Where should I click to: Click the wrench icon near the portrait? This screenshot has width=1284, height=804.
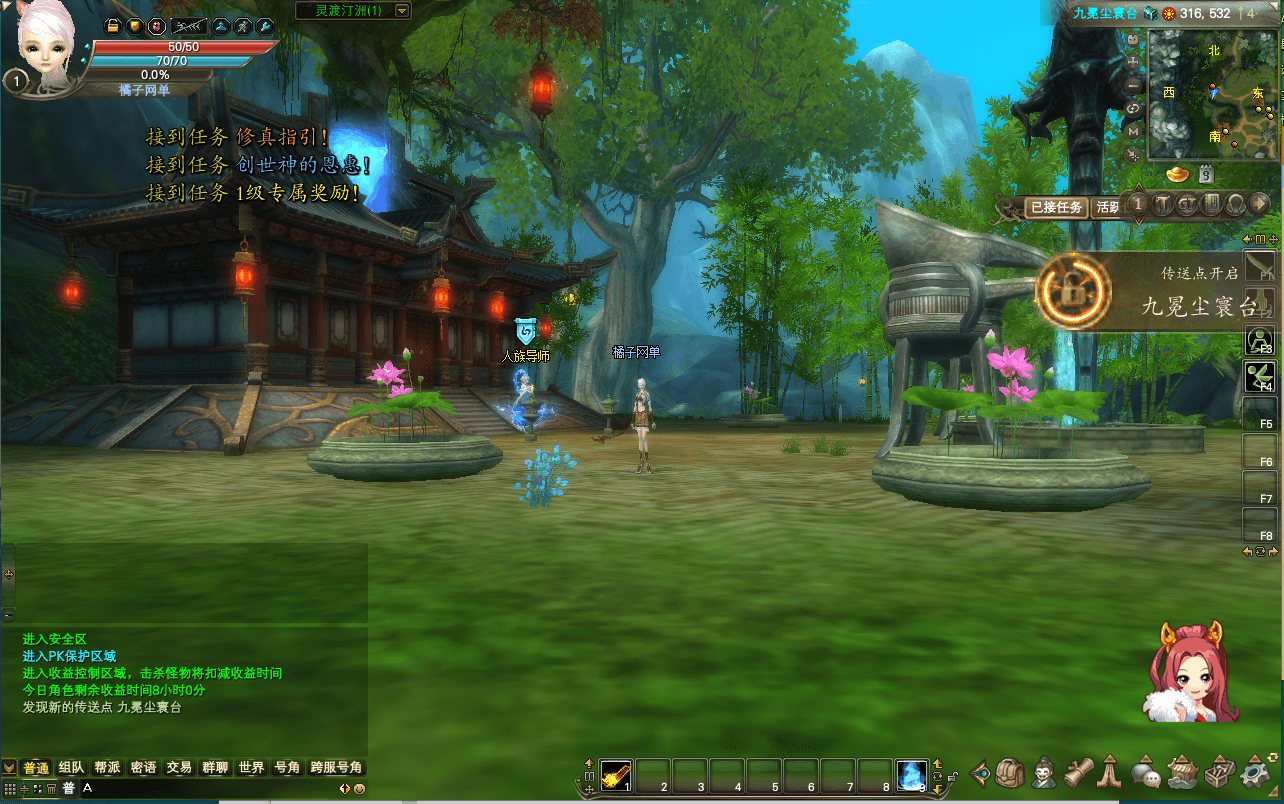[x=265, y=26]
